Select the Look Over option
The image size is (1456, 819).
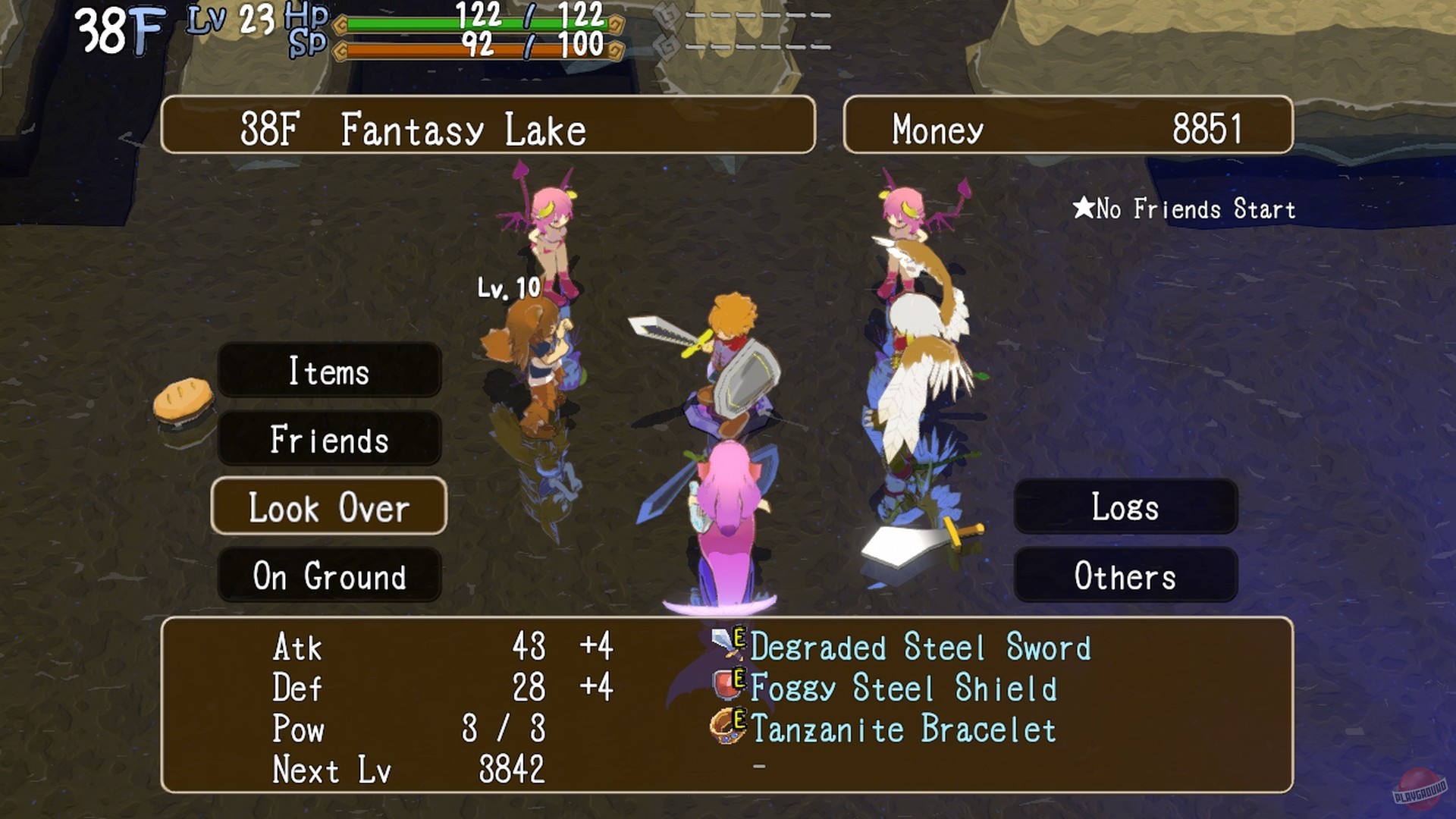[329, 507]
